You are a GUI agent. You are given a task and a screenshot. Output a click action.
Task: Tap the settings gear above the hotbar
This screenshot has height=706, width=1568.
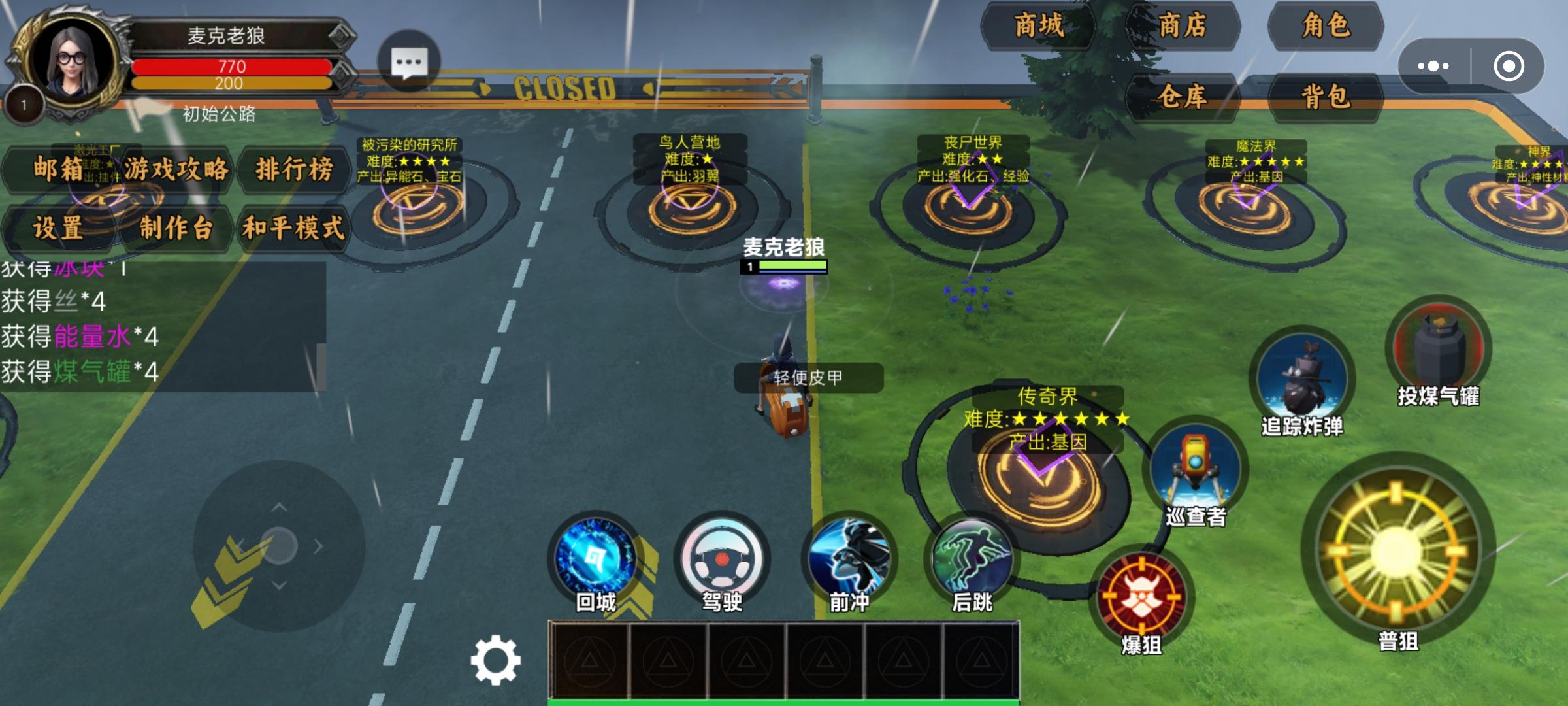tap(497, 660)
